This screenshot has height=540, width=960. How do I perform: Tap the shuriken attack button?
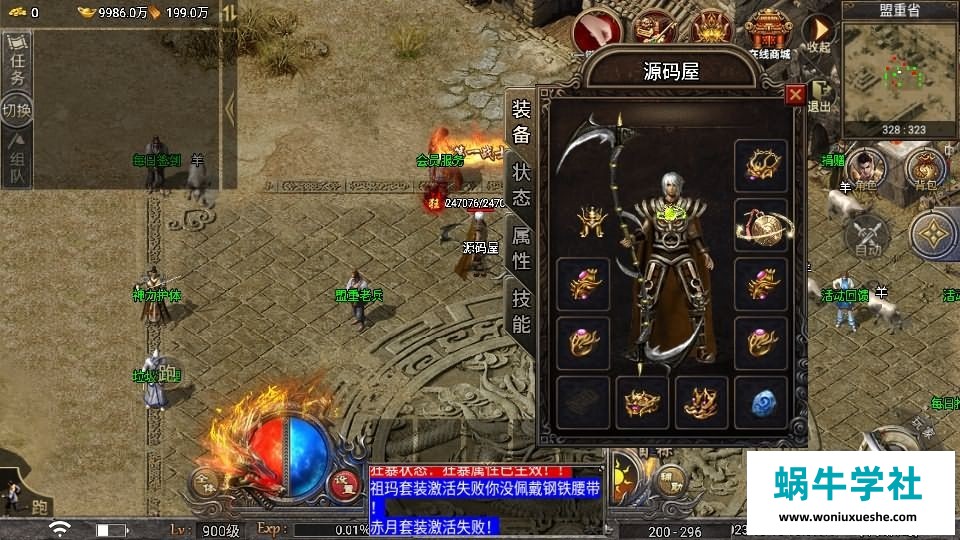click(x=933, y=235)
